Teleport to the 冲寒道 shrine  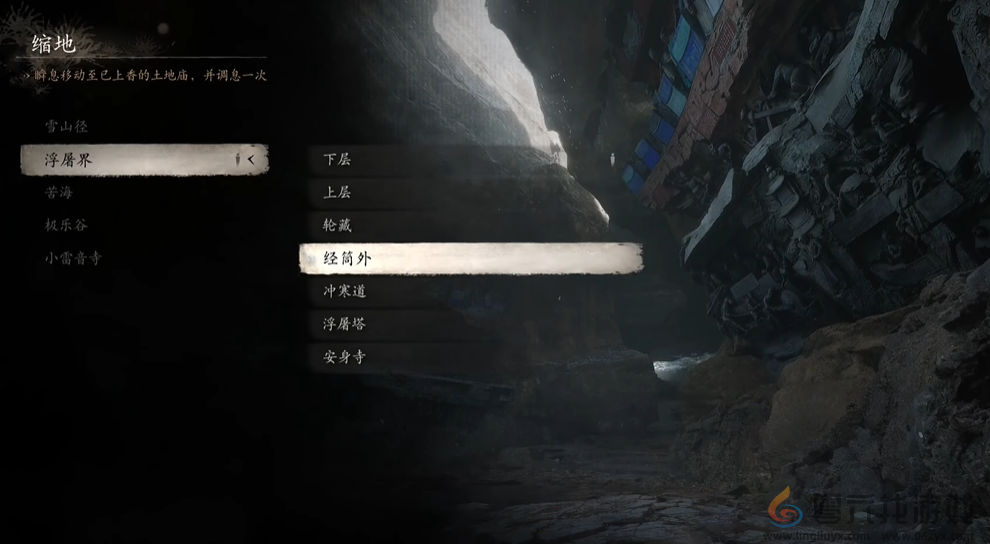tap(470, 292)
